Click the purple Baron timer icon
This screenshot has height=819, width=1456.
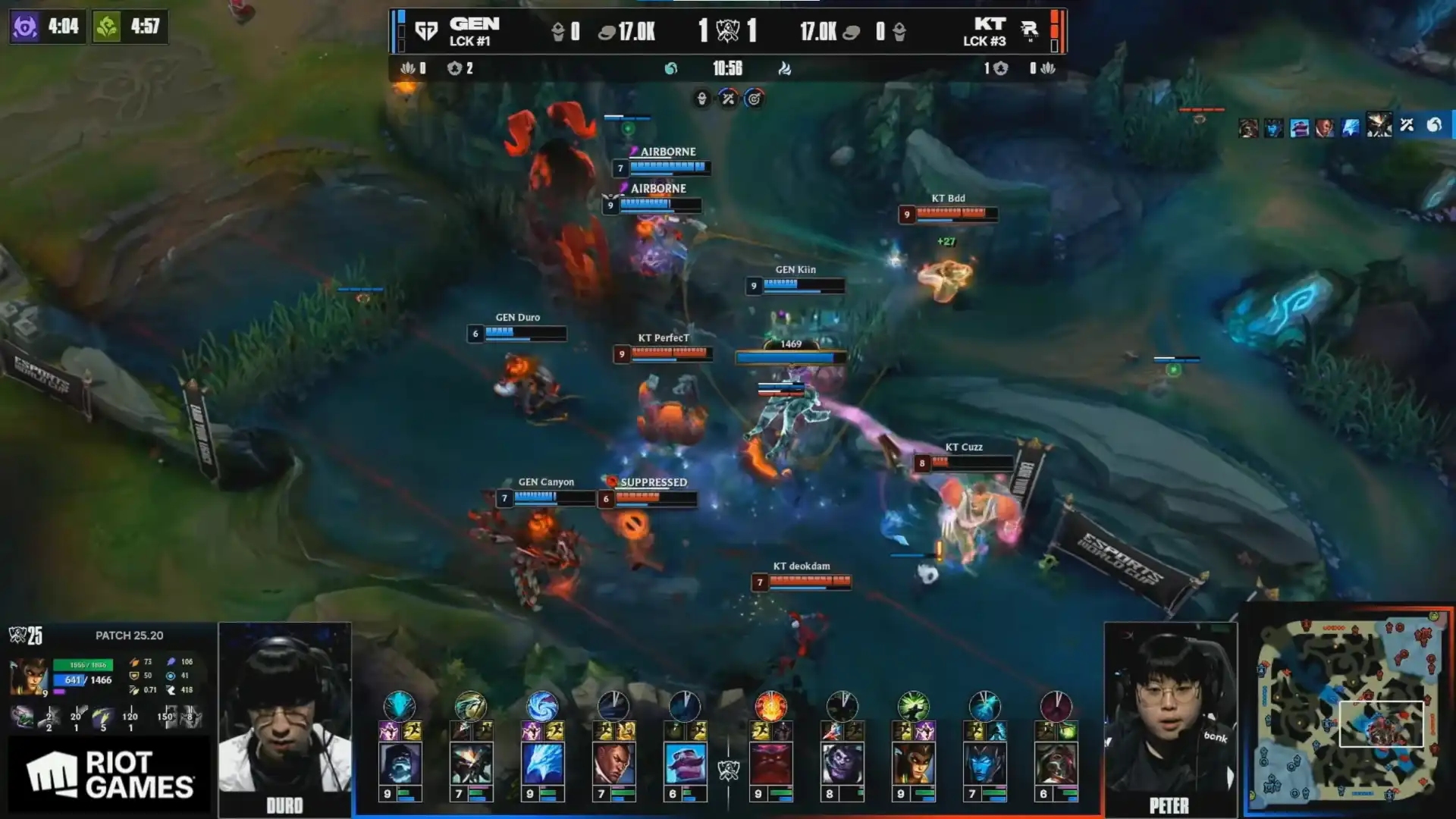coord(25,27)
